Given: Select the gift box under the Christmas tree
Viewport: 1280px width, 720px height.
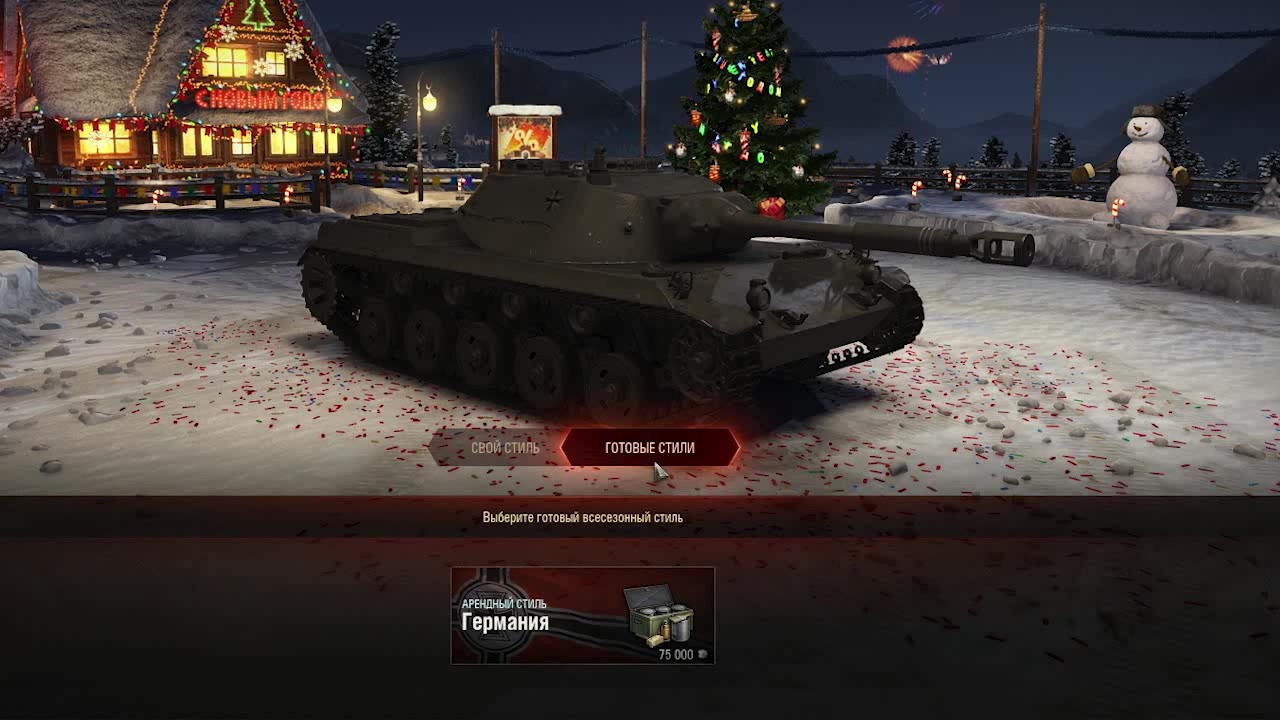Looking at the screenshot, I should click(x=770, y=208).
